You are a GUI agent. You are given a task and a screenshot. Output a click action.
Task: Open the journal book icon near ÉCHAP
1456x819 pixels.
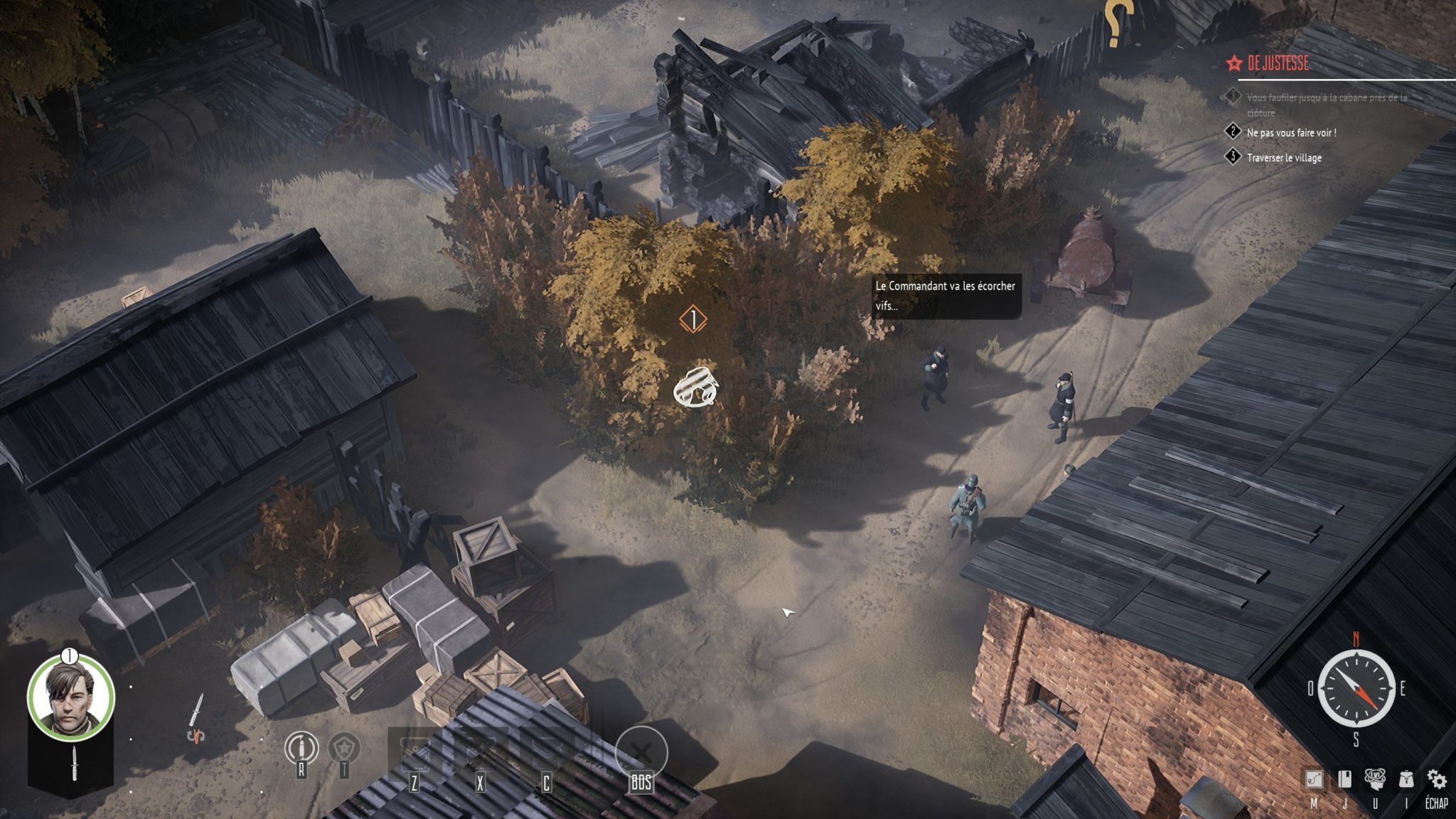[1345, 778]
